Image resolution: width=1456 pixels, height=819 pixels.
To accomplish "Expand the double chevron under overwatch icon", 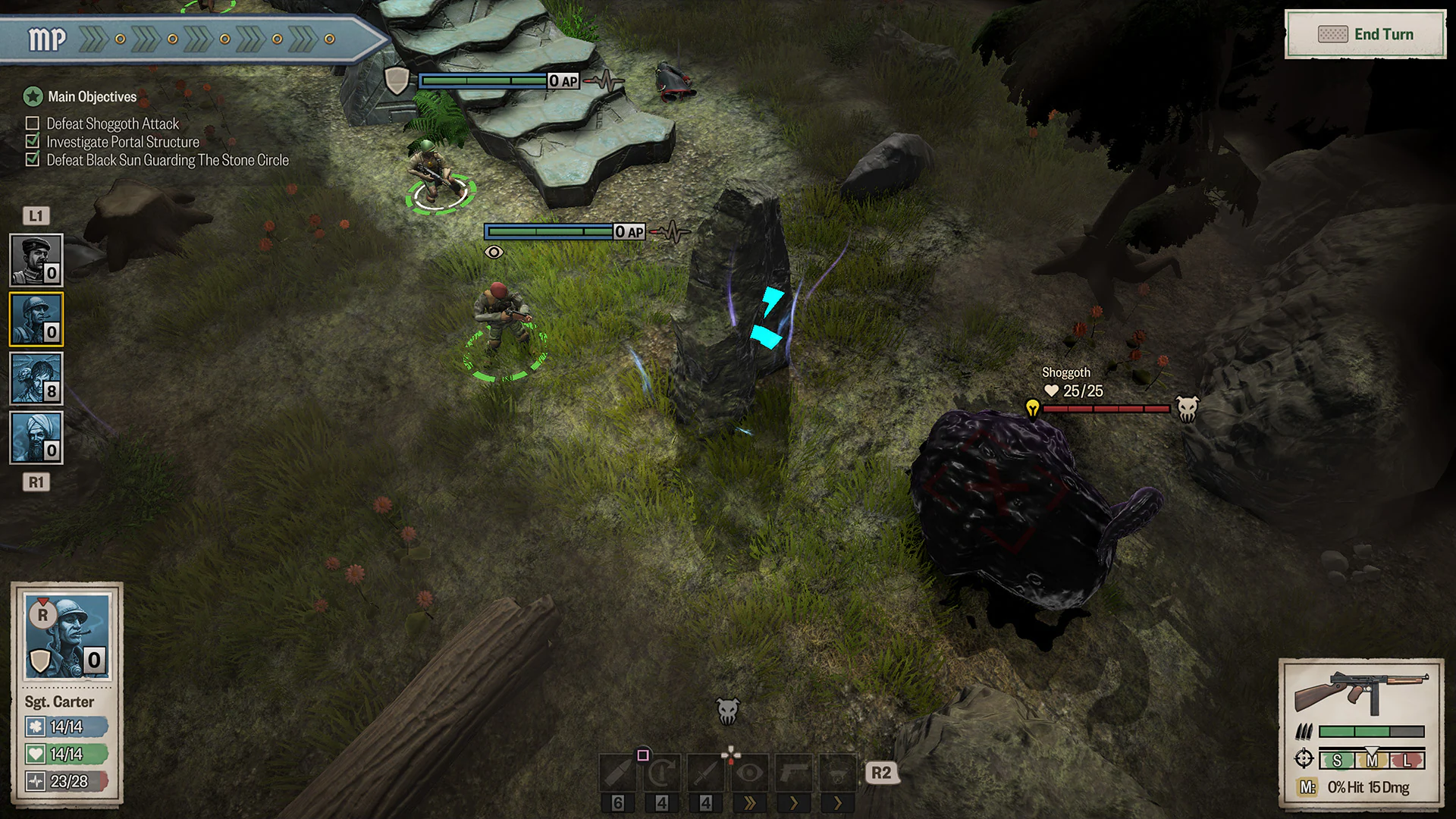I will pos(750,803).
